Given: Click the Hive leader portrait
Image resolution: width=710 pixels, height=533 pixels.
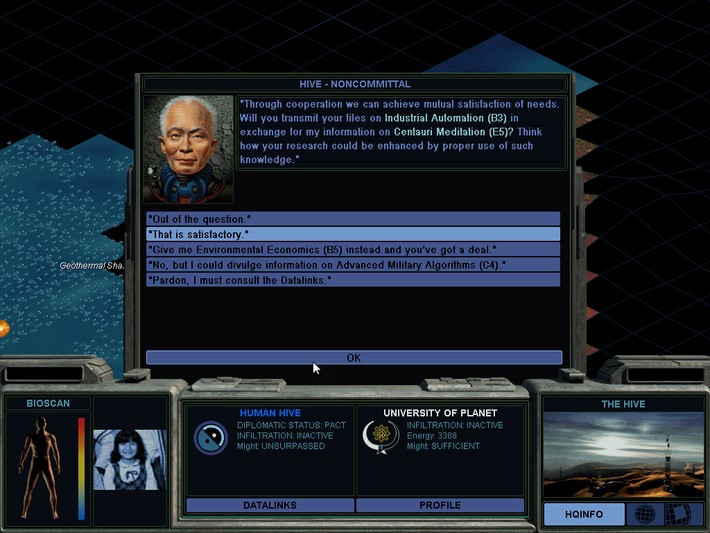Looking at the screenshot, I should pyautogui.click(x=188, y=149).
